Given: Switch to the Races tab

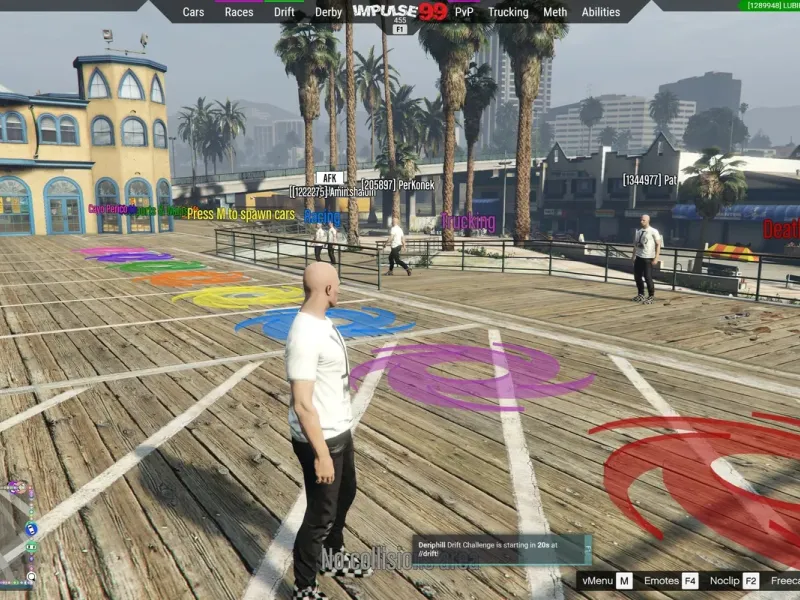Looking at the screenshot, I should click(239, 12).
